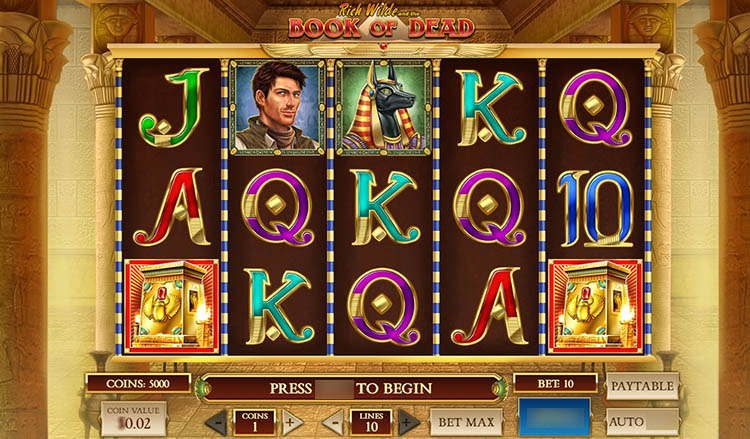This screenshot has width=750, height=439.
Task: Click the blue spin button
Action: 556,417
